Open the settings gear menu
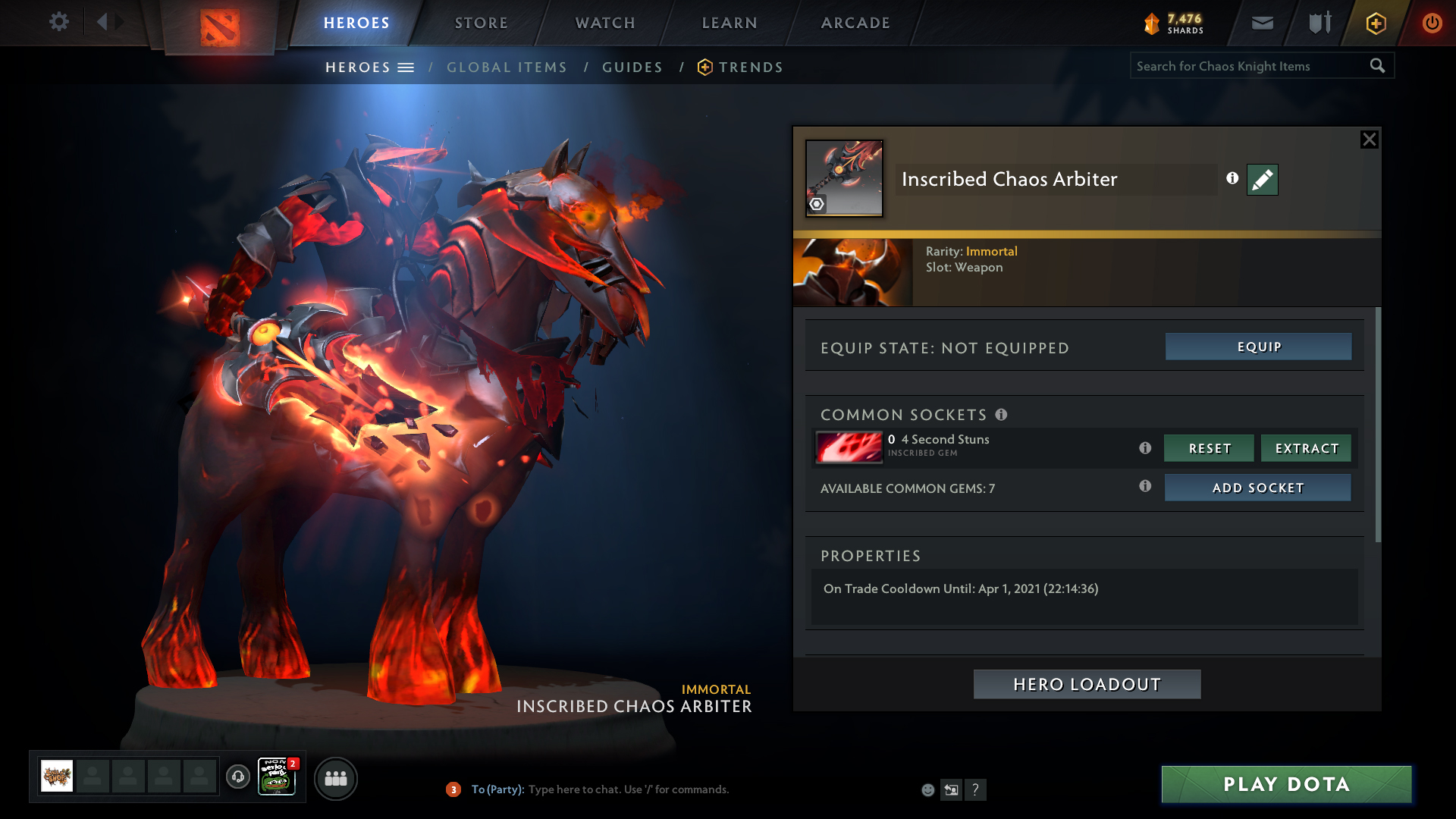Screen dimensions: 1456x819 tap(58, 22)
